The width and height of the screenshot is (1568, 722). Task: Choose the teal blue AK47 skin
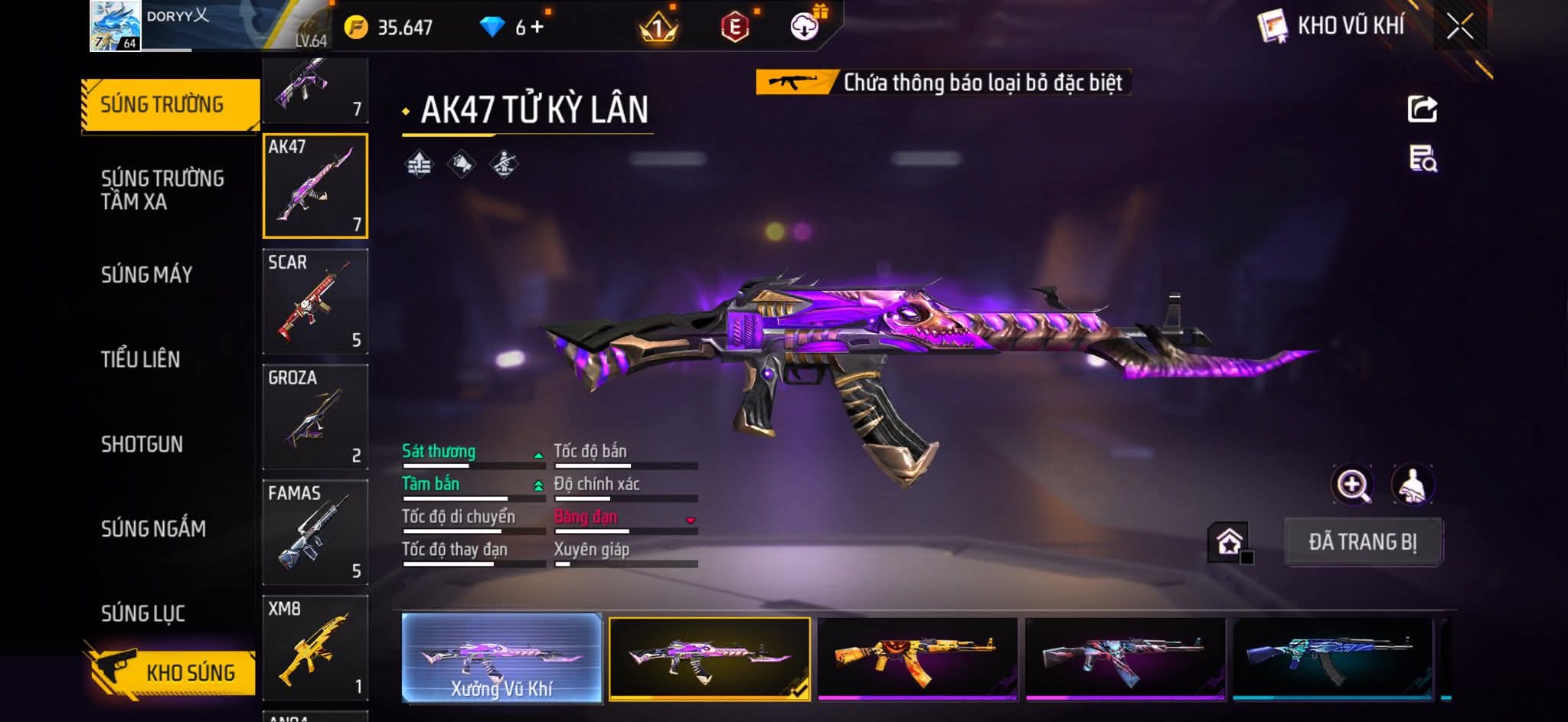(1332, 658)
